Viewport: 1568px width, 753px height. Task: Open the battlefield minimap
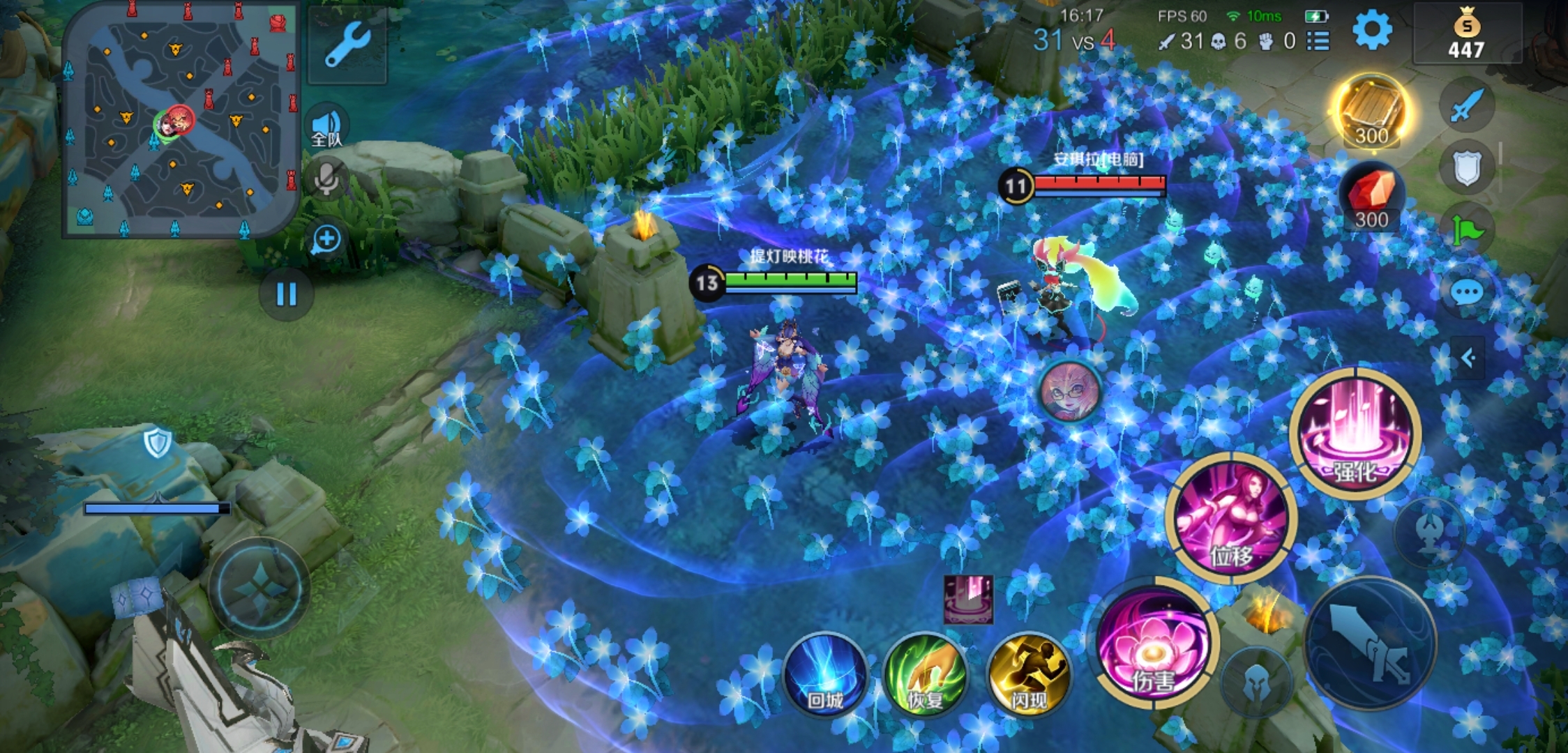[x=180, y=119]
